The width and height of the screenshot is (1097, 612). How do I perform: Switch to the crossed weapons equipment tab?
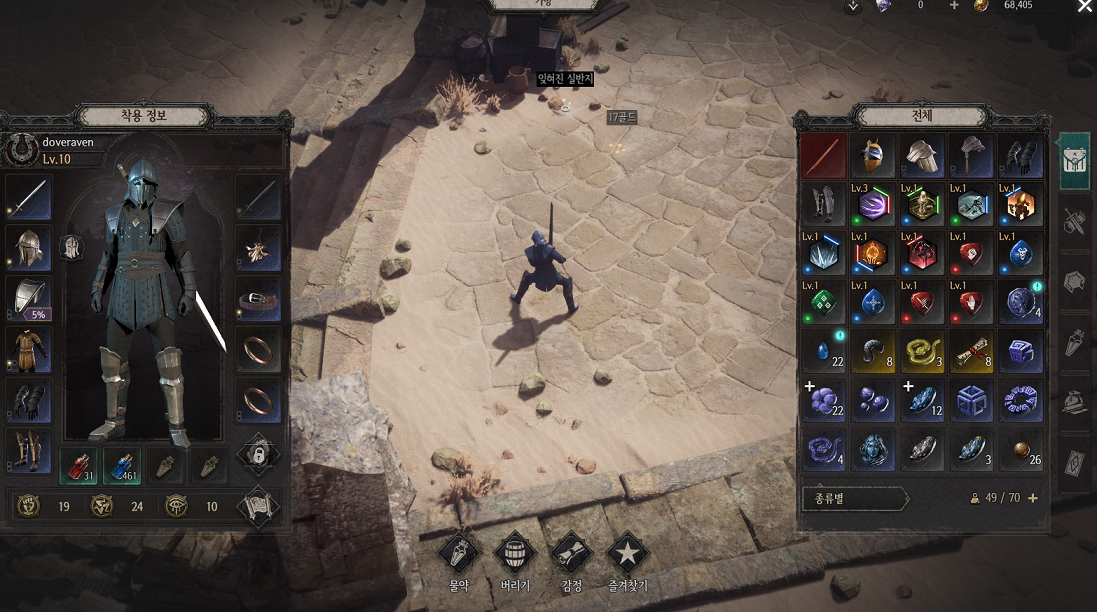[x=1075, y=221]
